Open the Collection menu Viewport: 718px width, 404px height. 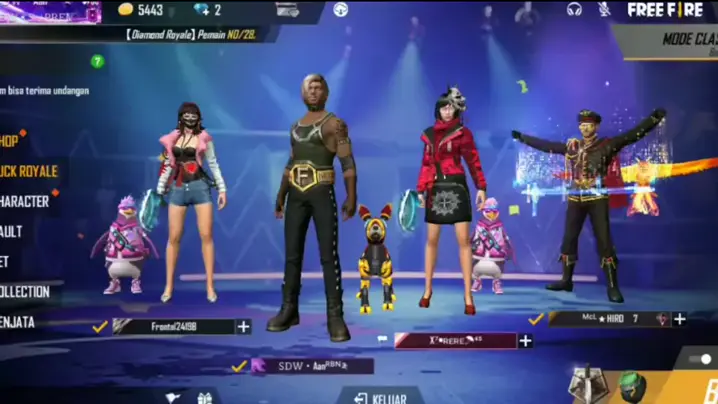[25, 292]
